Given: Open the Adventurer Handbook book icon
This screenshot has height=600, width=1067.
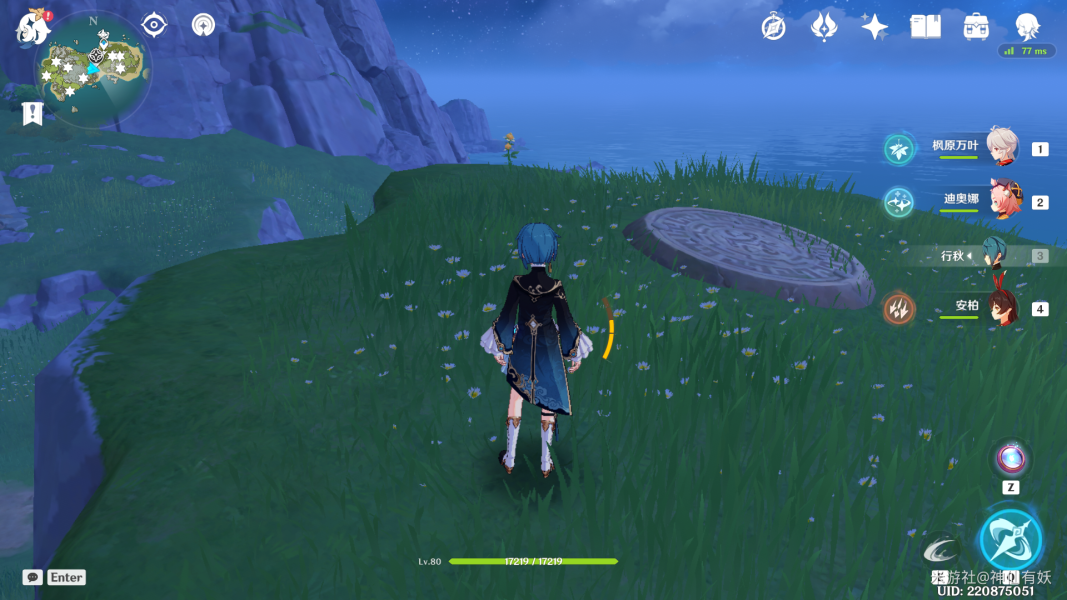Looking at the screenshot, I should (x=925, y=27).
